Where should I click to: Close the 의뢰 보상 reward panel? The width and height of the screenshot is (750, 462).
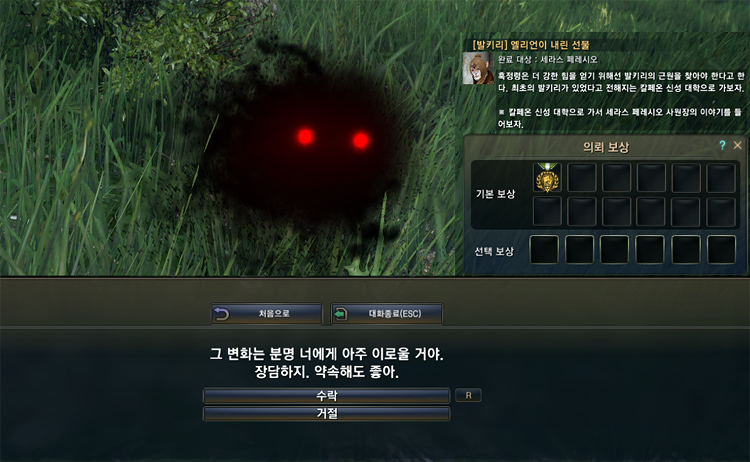(x=738, y=146)
